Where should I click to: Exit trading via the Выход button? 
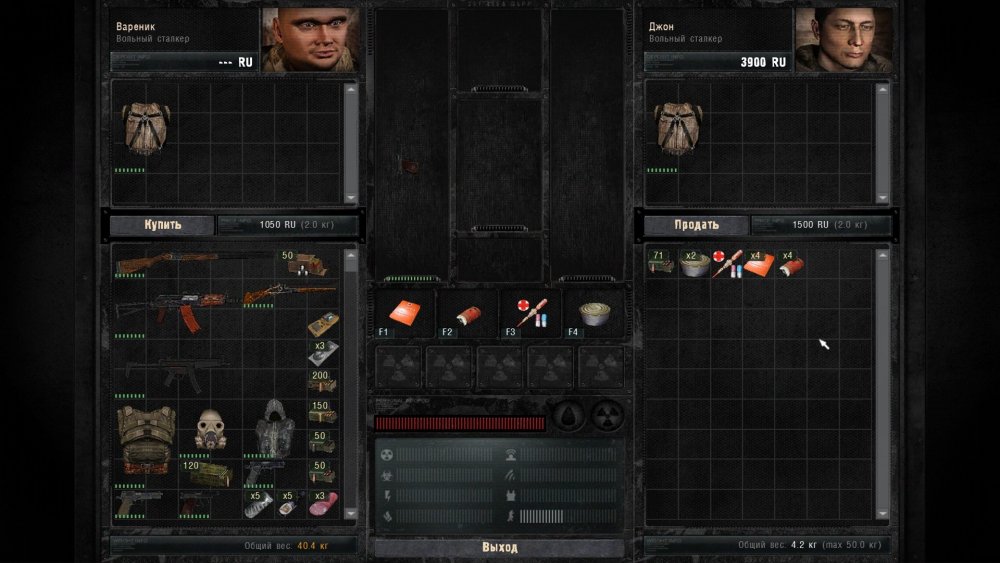499,547
